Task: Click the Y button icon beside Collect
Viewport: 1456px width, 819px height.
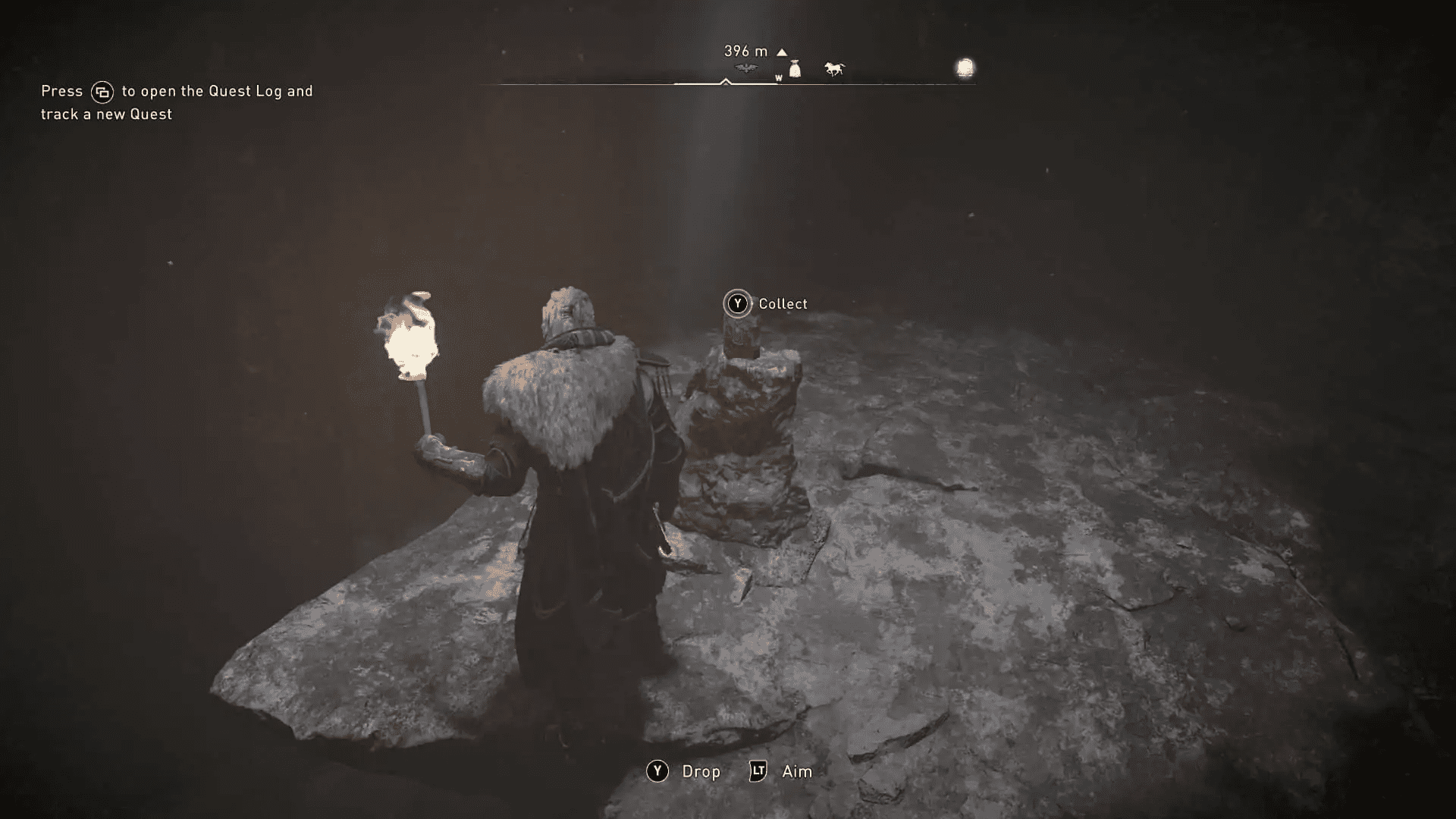Action: tap(736, 303)
